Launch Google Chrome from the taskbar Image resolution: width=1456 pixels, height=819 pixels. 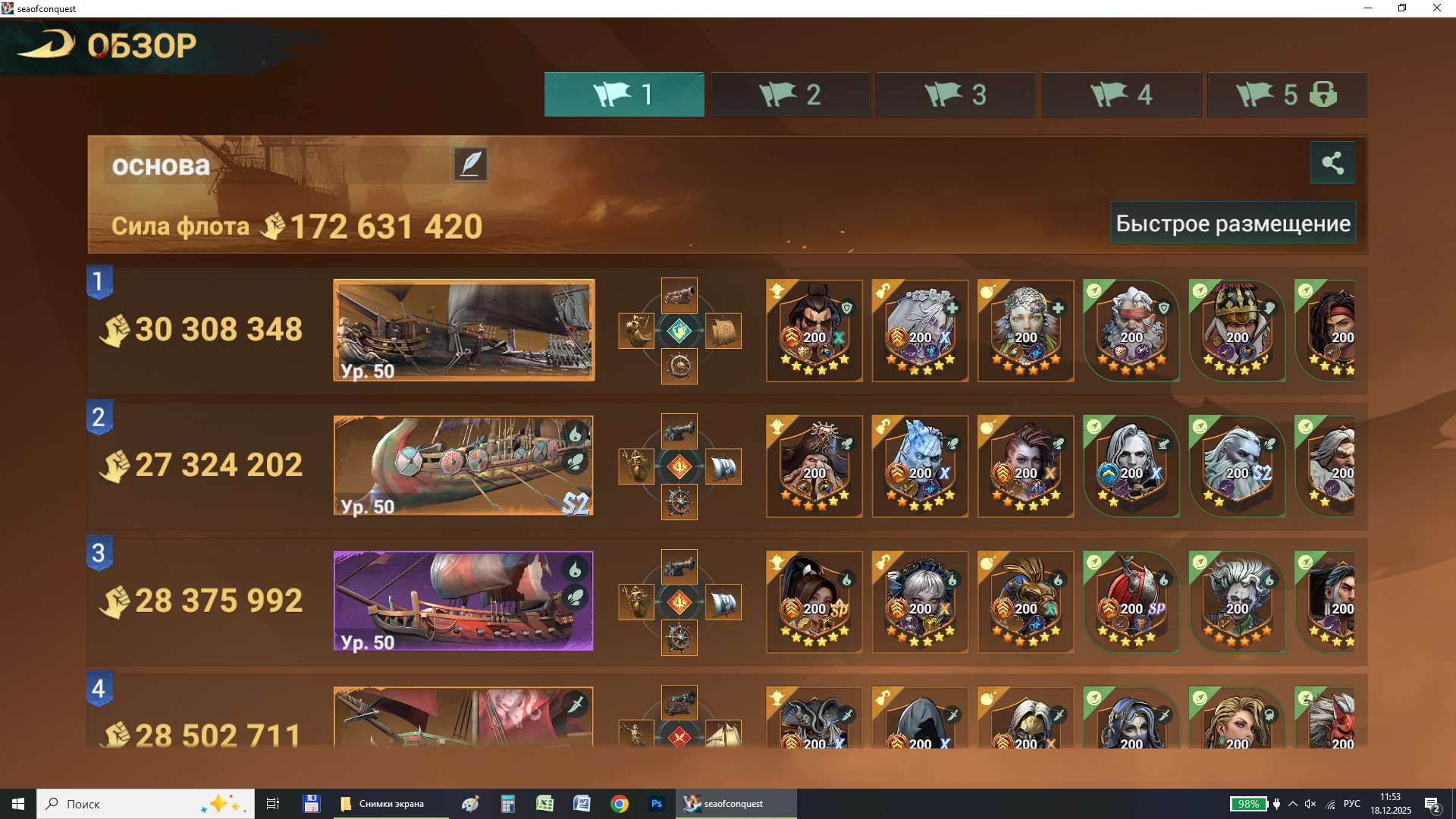[619, 803]
